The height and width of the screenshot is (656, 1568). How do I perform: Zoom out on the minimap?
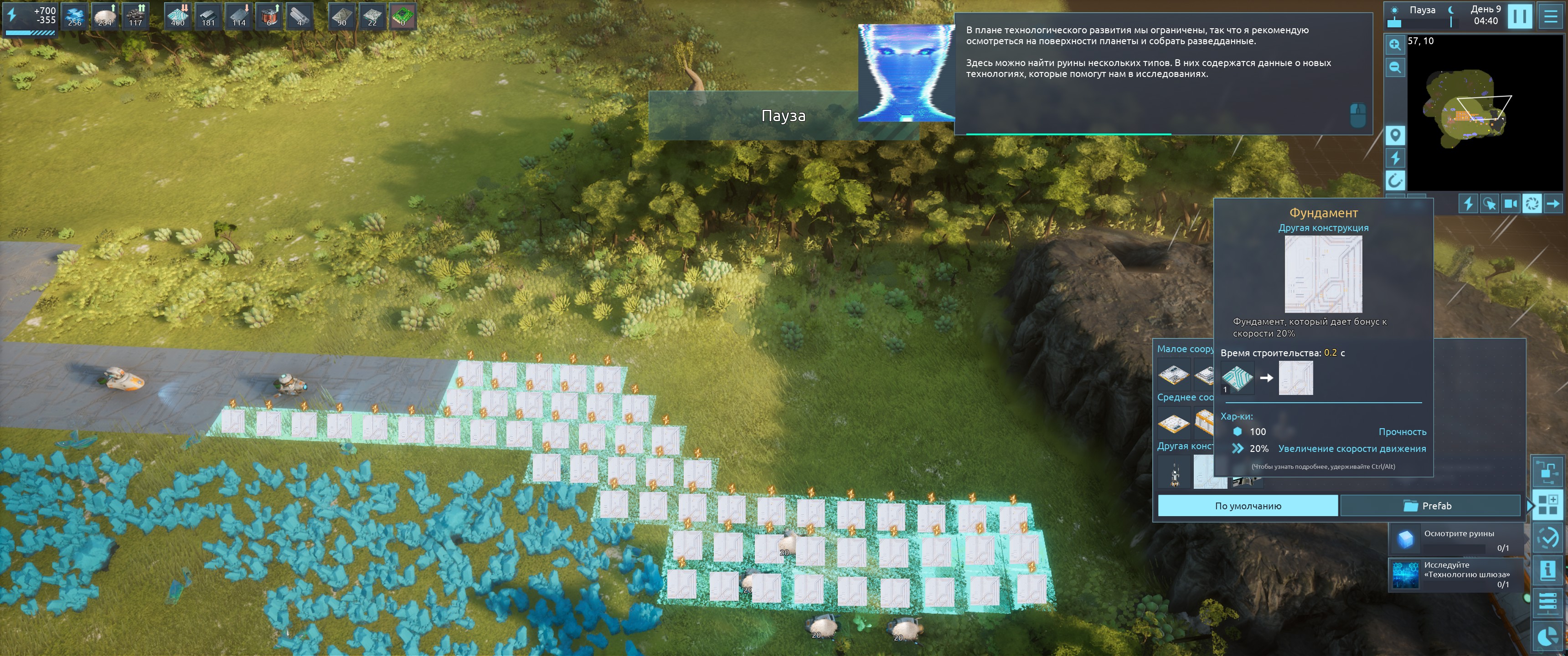[x=1395, y=67]
